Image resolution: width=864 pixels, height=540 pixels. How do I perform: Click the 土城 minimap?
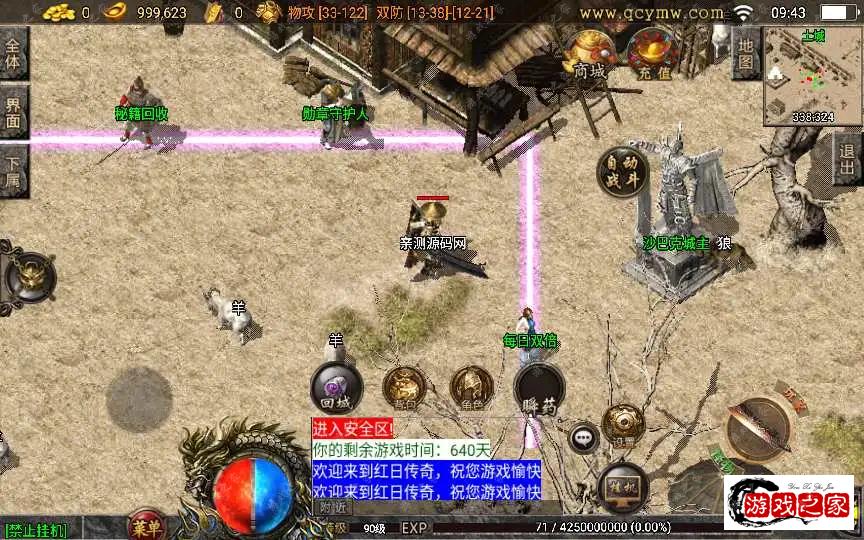tap(812, 76)
